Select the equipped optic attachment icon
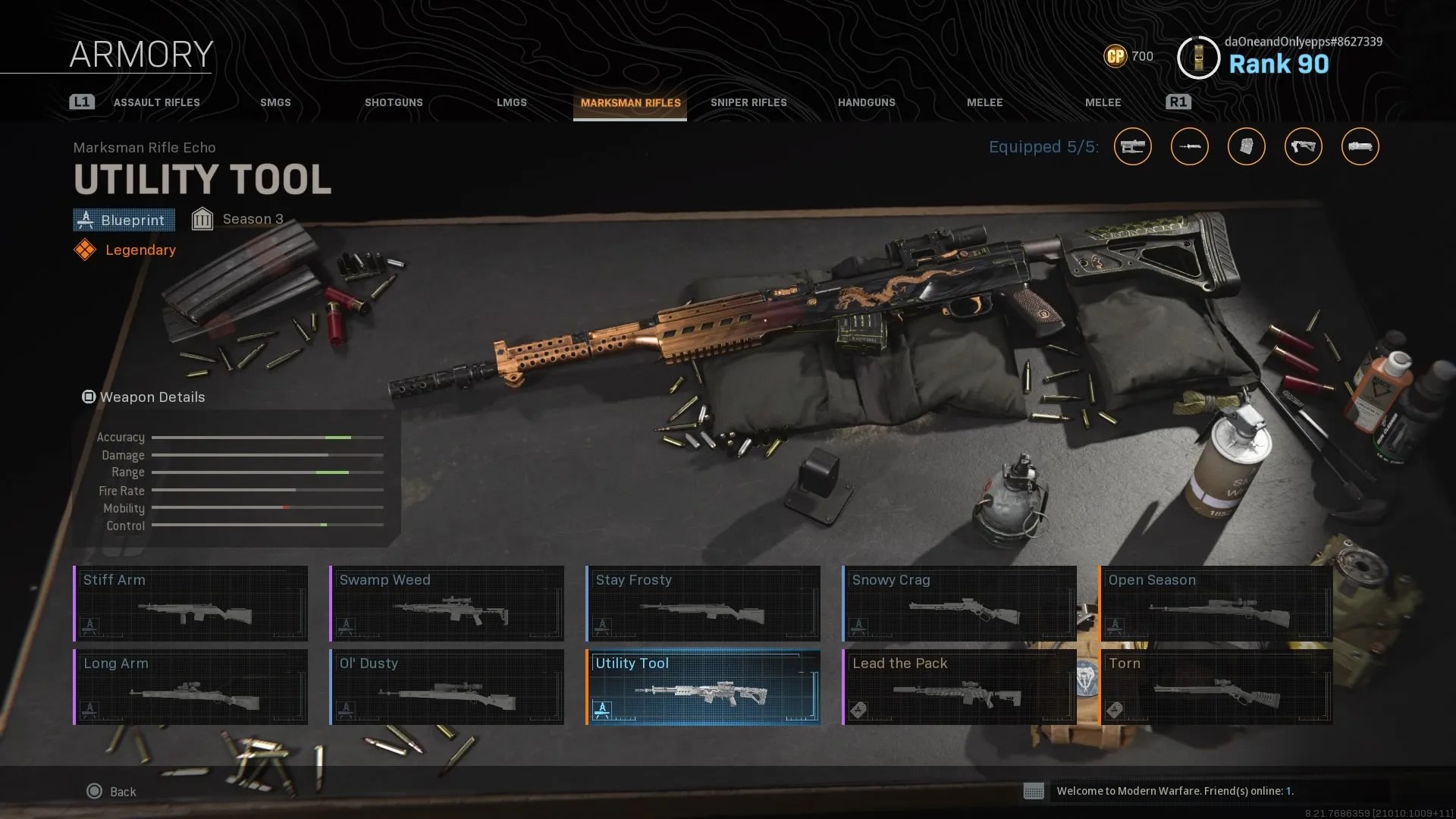This screenshot has width=1456, height=819. point(1132,146)
